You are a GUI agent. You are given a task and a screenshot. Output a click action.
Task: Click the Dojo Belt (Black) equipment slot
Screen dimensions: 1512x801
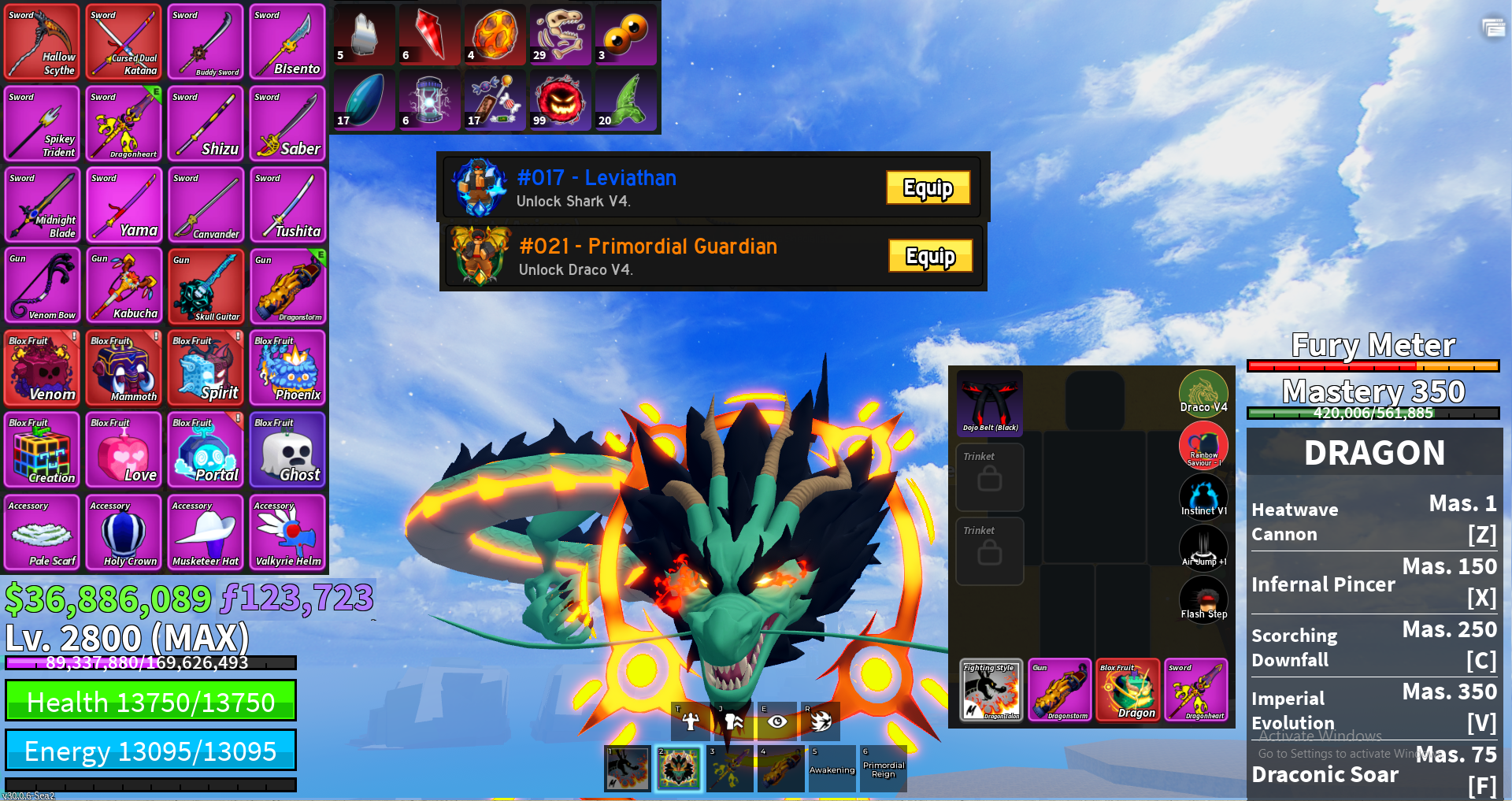coord(990,403)
